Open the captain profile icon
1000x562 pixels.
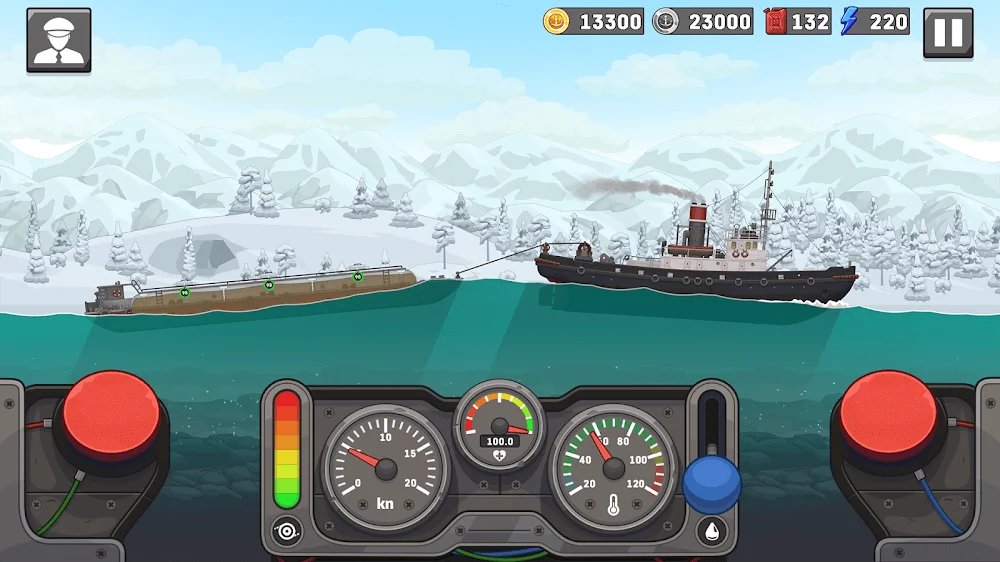pyautogui.click(x=59, y=40)
